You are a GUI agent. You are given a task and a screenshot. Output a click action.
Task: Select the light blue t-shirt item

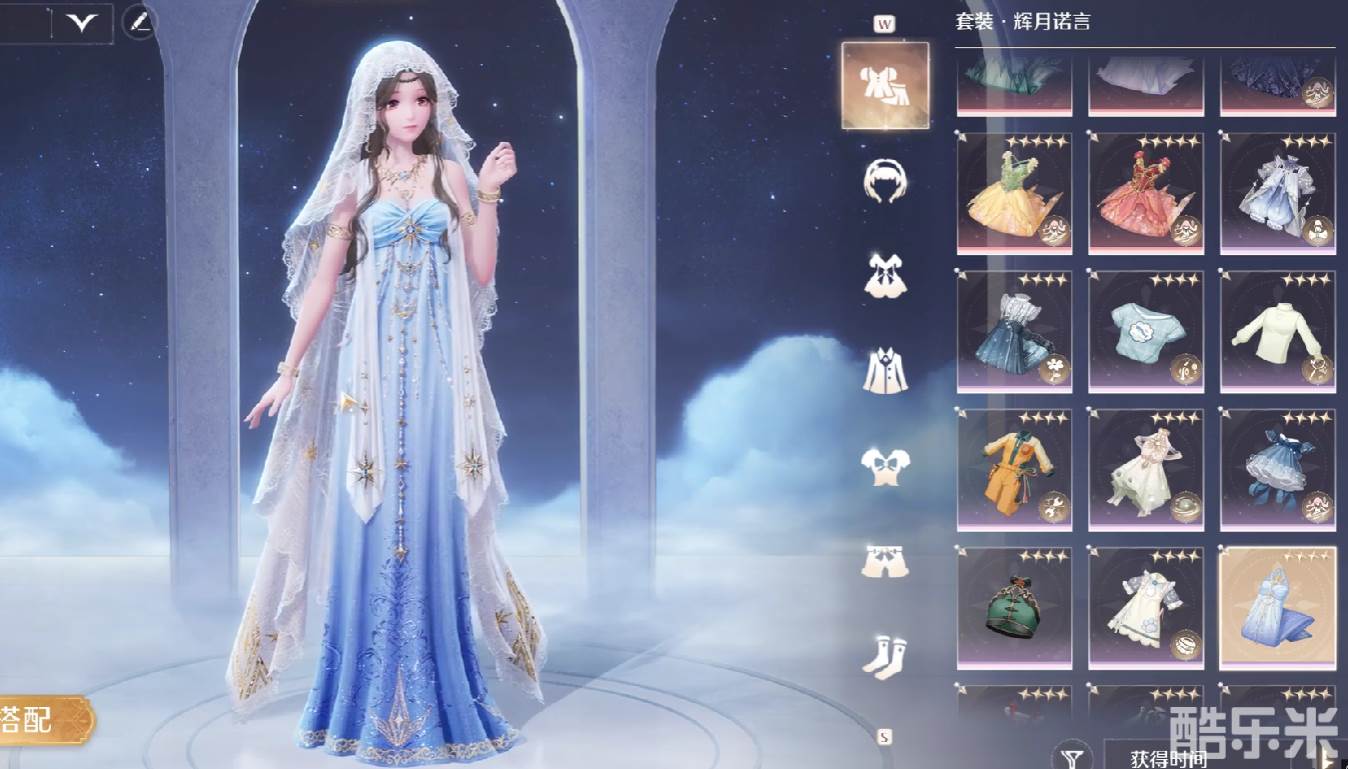[1145, 331]
